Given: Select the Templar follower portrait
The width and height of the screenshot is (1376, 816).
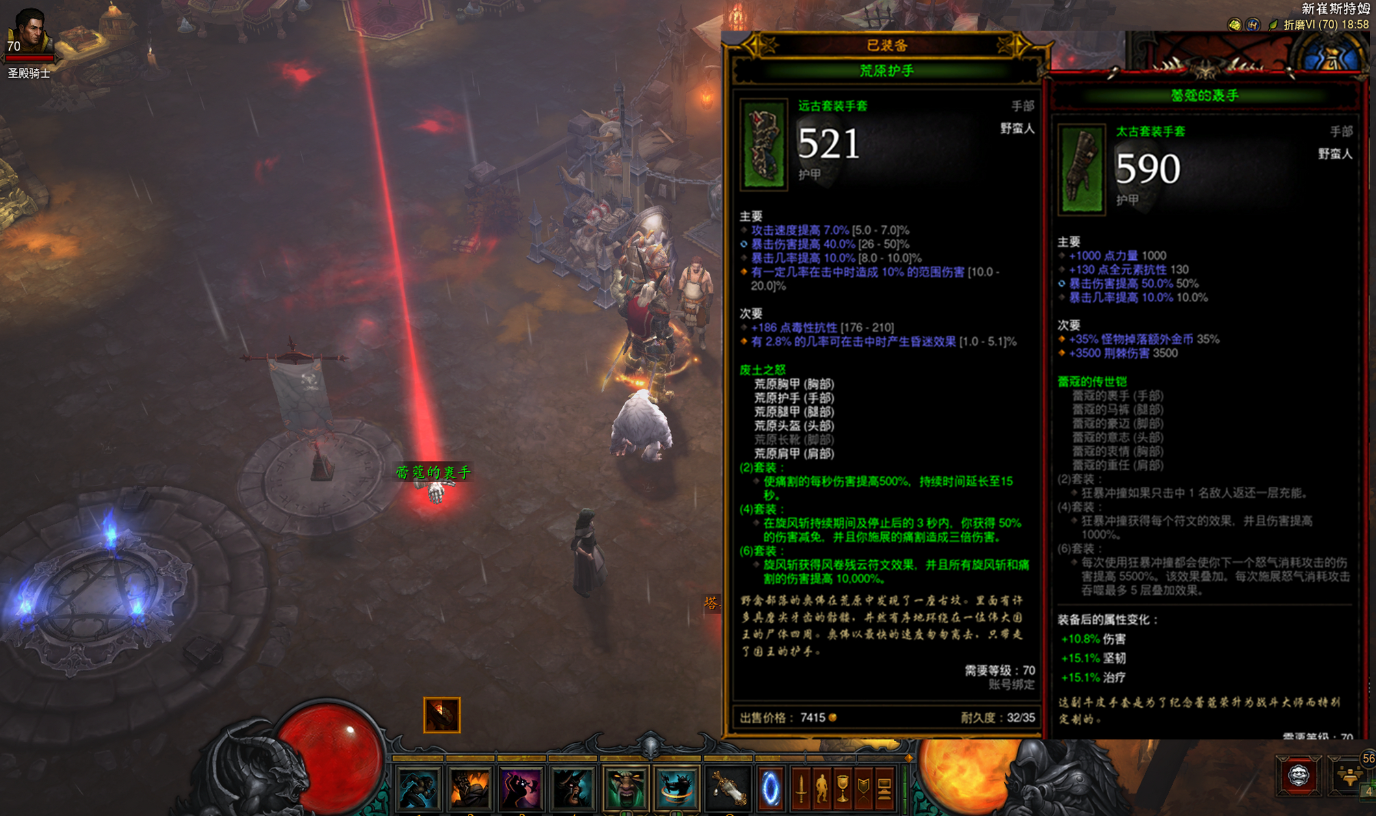Looking at the screenshot, I should [x=30, y=33].
